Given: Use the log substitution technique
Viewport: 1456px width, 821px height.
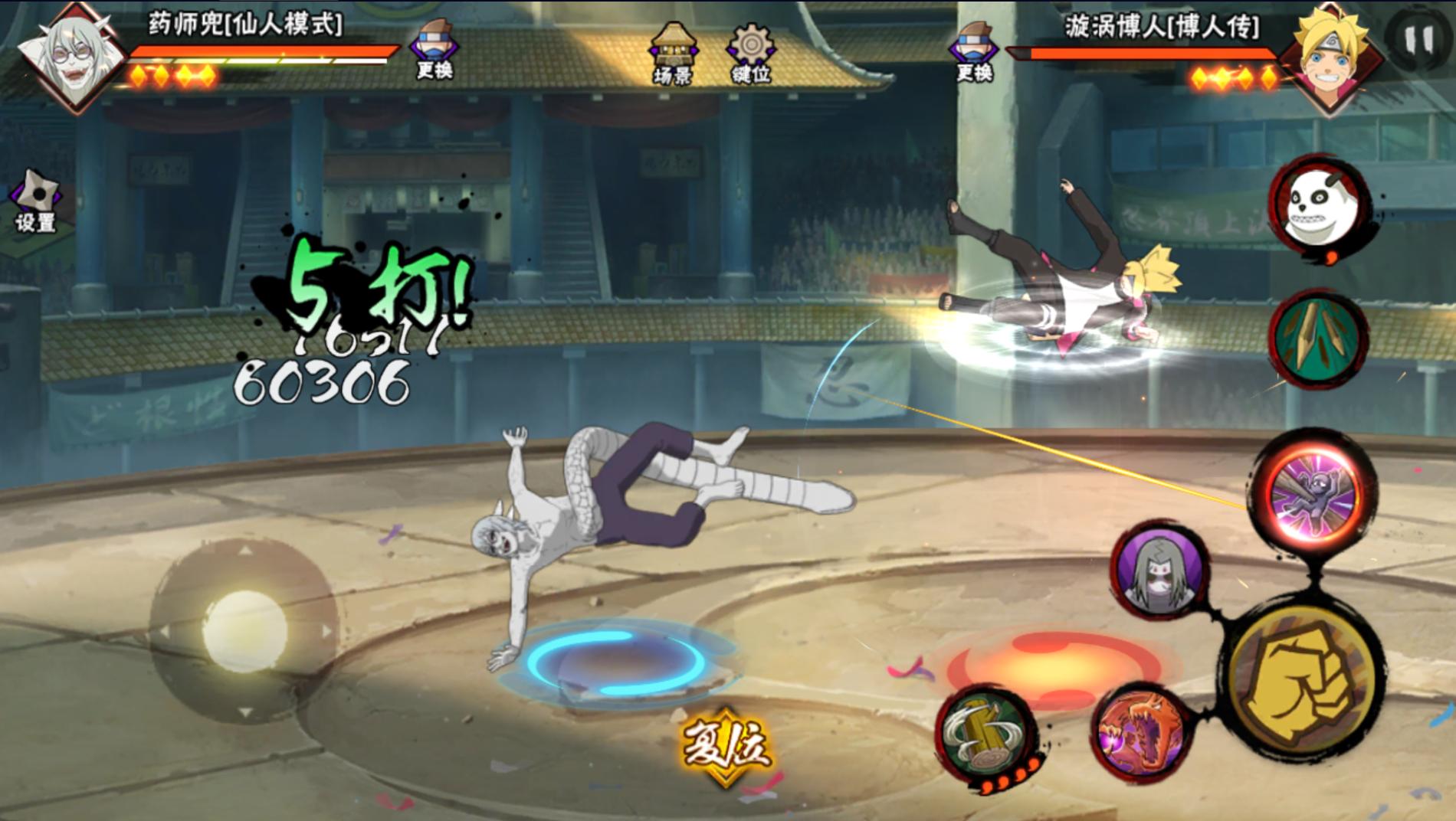Looking at the screenshot, I should tap(986, 734).
